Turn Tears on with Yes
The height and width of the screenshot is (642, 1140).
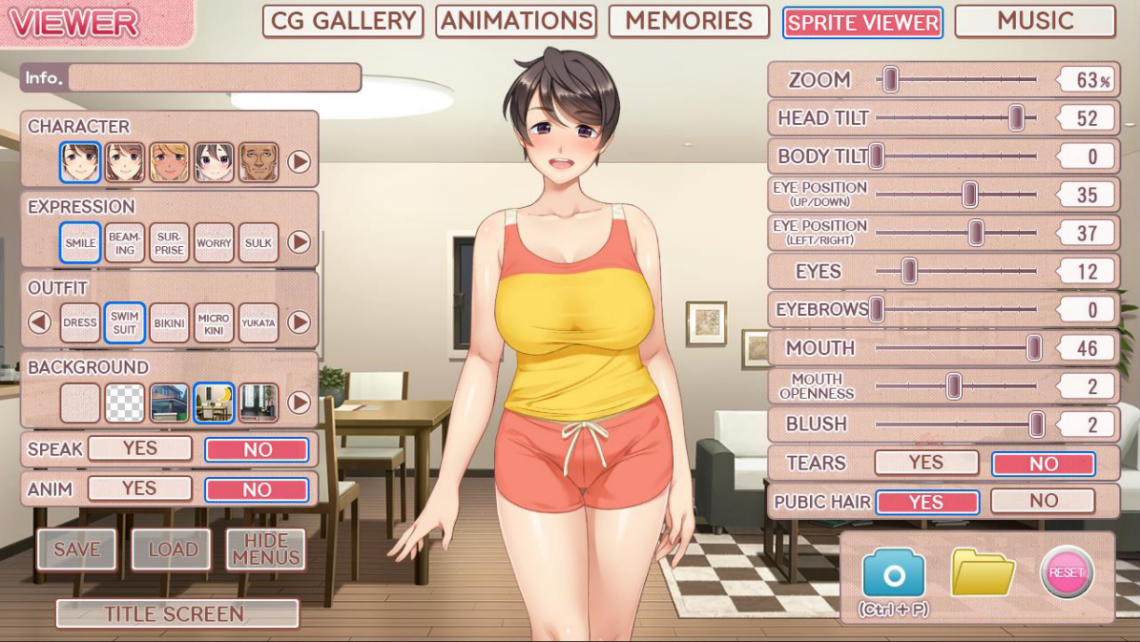[926, 463]
